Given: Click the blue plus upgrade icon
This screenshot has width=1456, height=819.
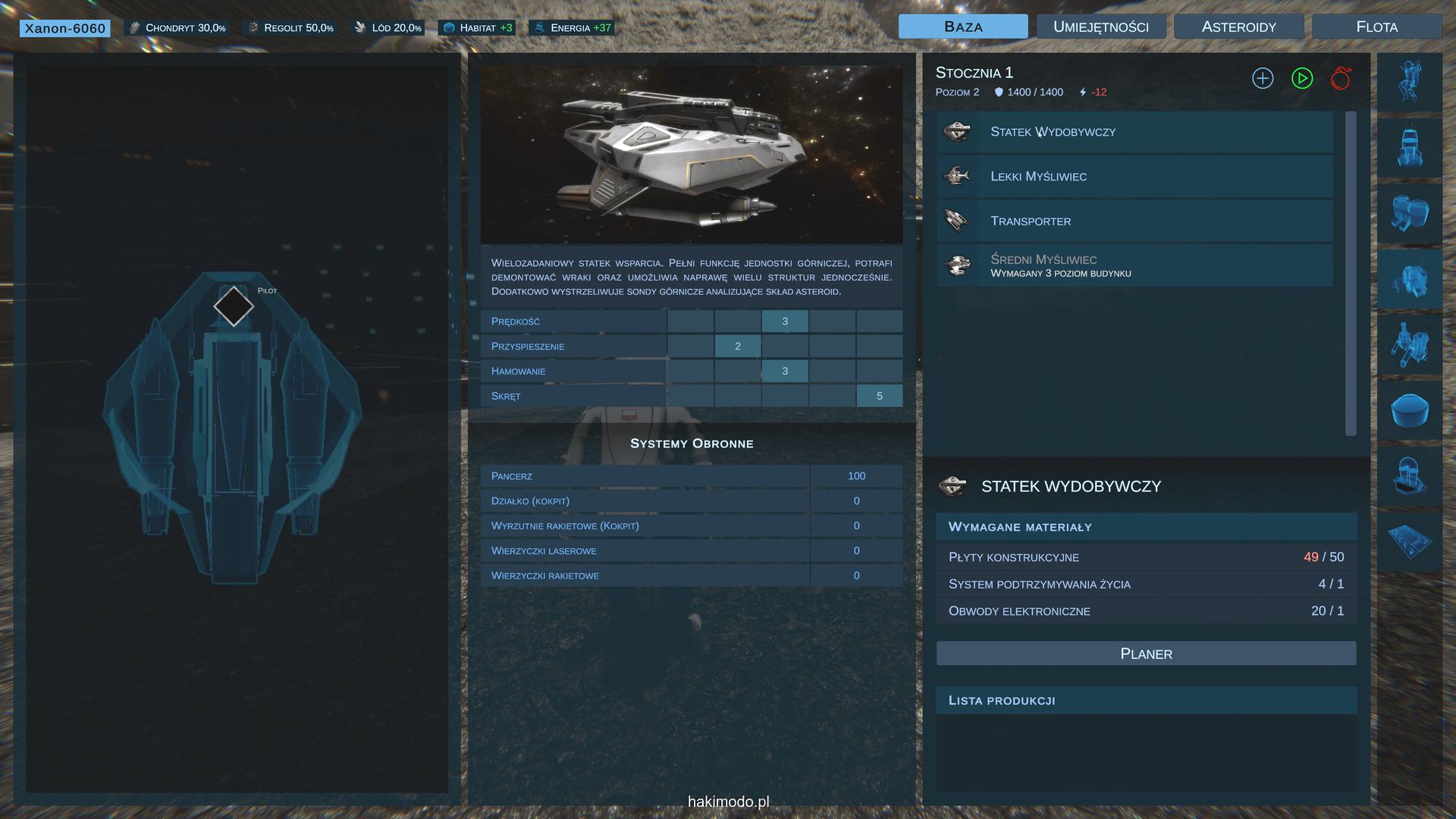Looking at the screenshot, I should coord(1263,78).
